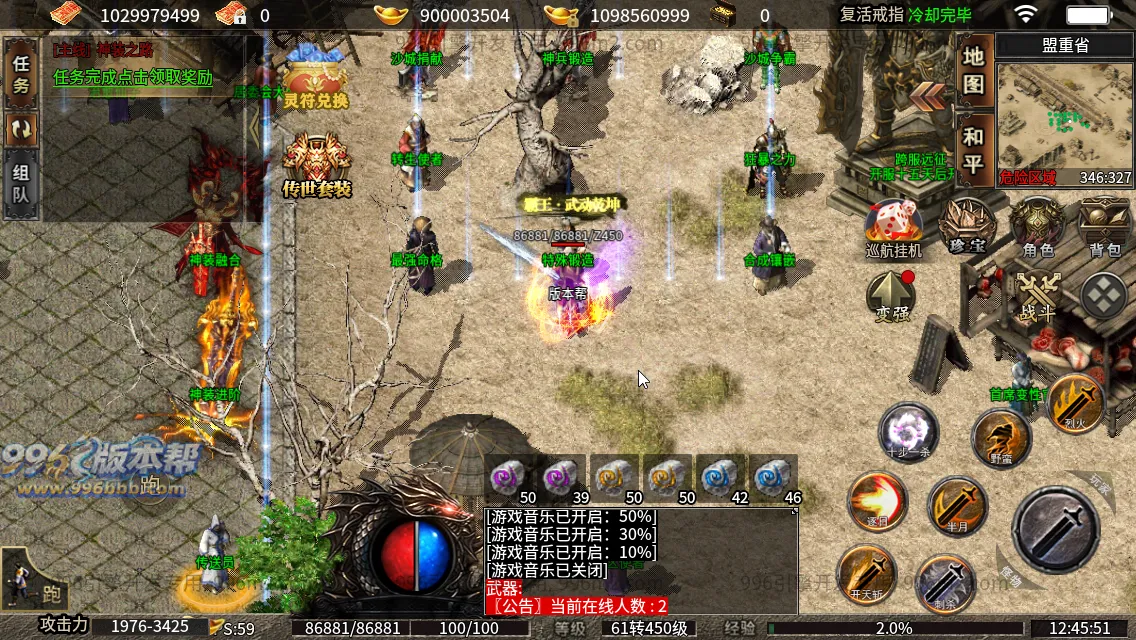Activate the 野蛮 charge skill
Image resolution: width=1136 pixels, height=640 pixels.
(1001, 437)
